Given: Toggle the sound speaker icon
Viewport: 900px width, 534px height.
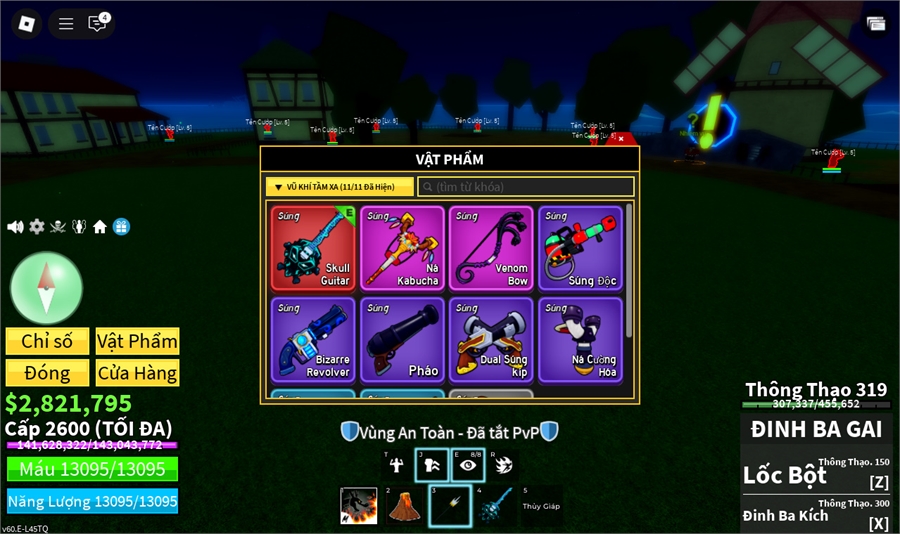Looking at the screenshot, I should coord(15,227).
